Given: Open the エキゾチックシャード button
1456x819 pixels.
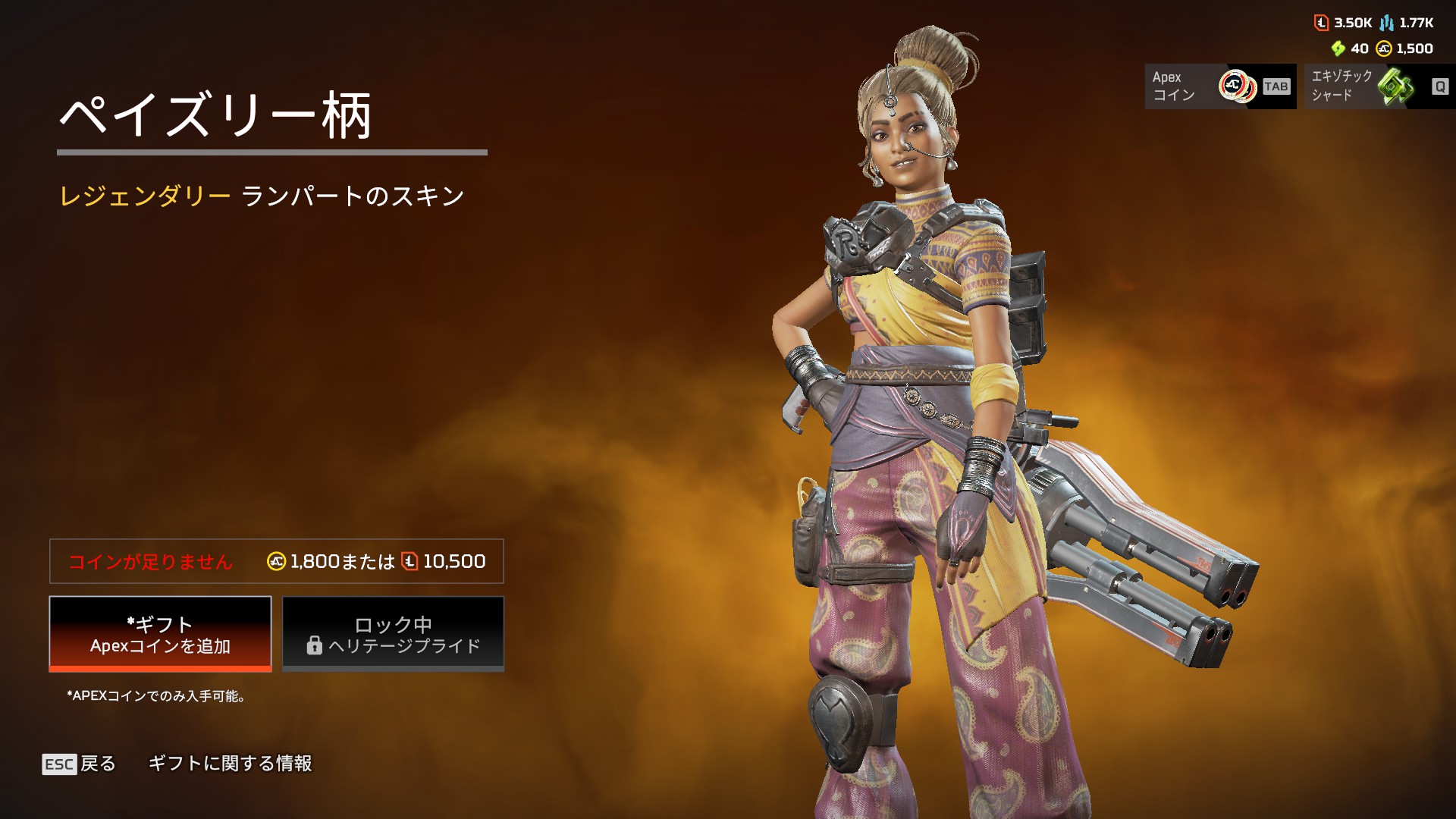Looking at the screenshot, I should click(1379, 86).
